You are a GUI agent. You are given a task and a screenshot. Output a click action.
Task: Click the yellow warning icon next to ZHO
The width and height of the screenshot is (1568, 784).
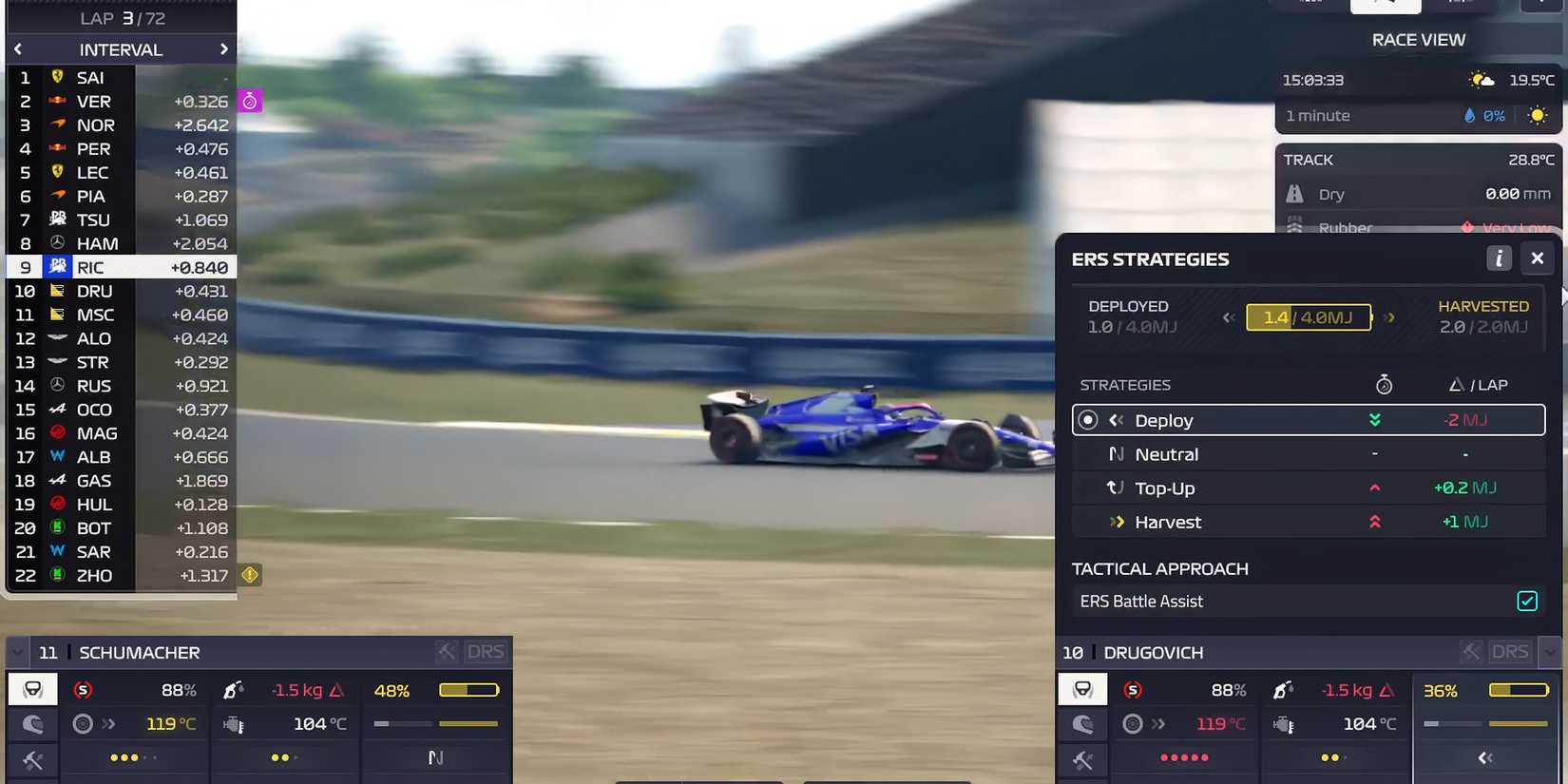[249, 575]
